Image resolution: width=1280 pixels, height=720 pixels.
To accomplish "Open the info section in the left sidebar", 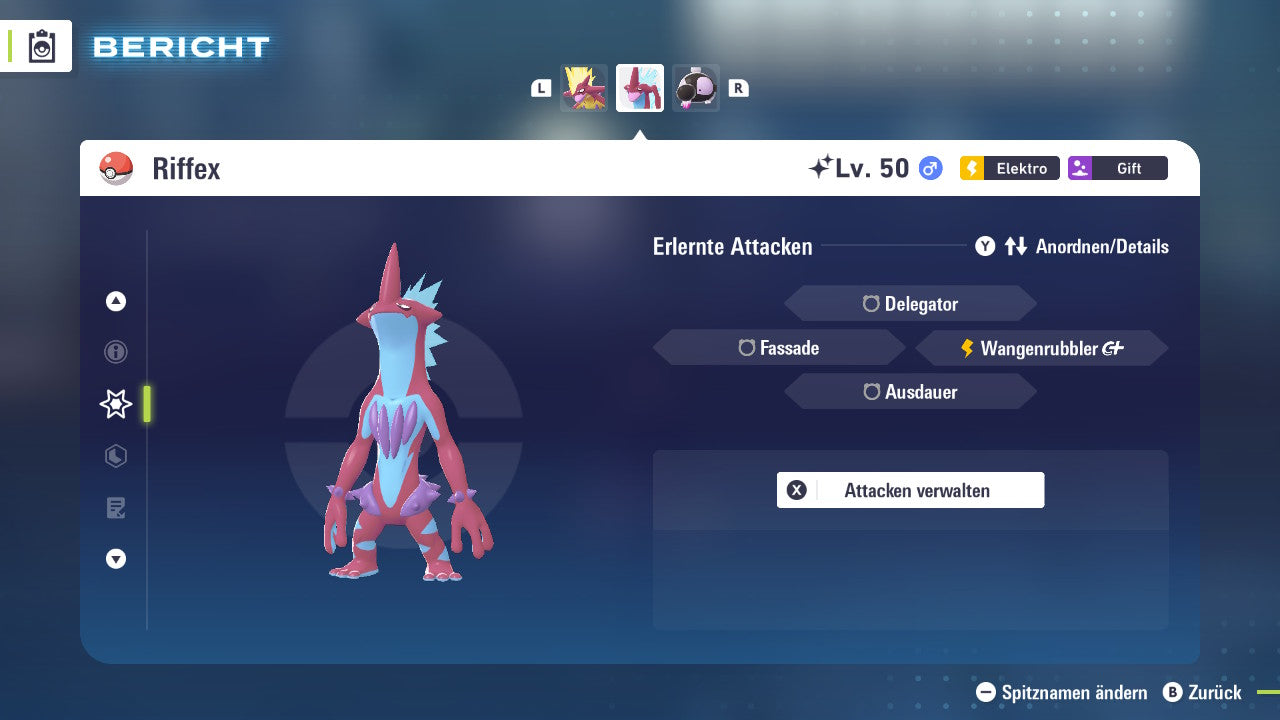I will [115, 352].
